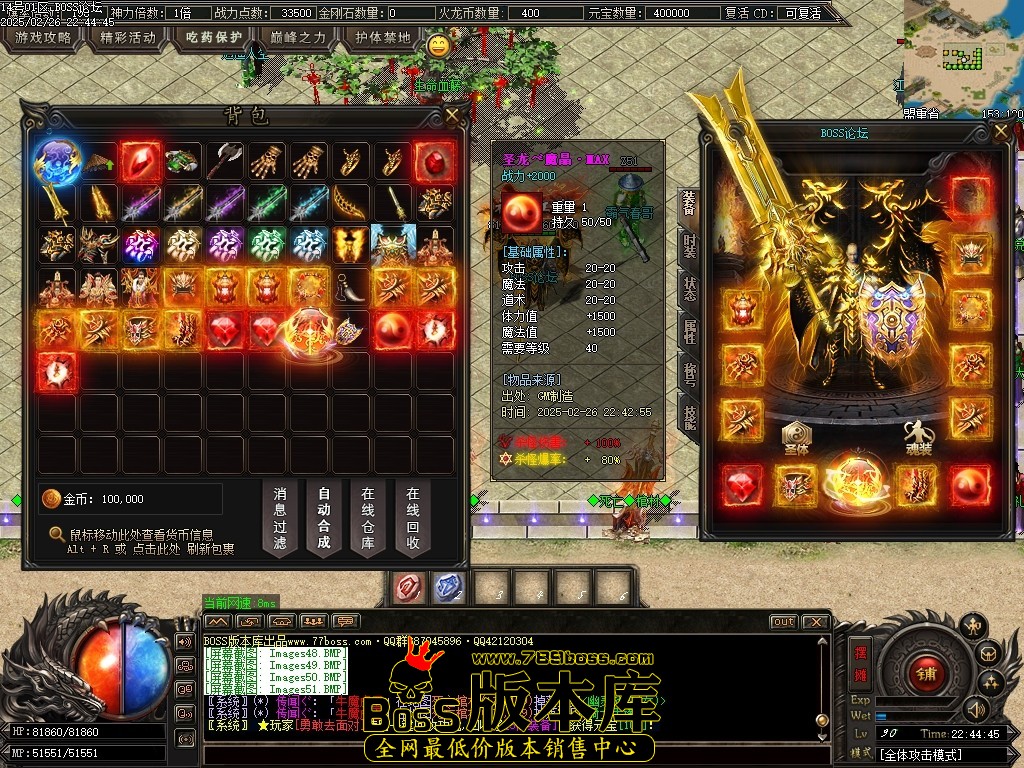This screenshot has width=1024, height=768.
Task: Click the 消息过滤 message filter button
Action: coord(280,518)
